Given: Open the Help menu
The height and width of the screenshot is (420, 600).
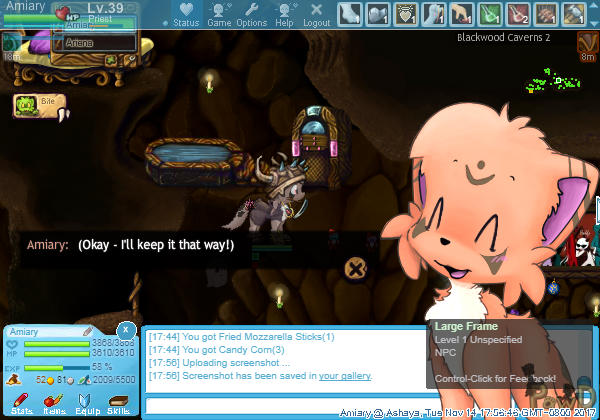Looking at the screenshot, I should tap(284, 14).
